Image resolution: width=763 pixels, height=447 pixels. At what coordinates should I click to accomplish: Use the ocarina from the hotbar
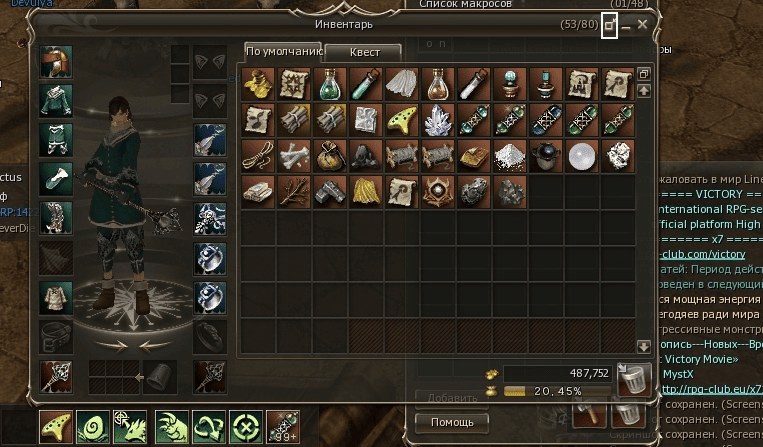click(x=56, y=427)
